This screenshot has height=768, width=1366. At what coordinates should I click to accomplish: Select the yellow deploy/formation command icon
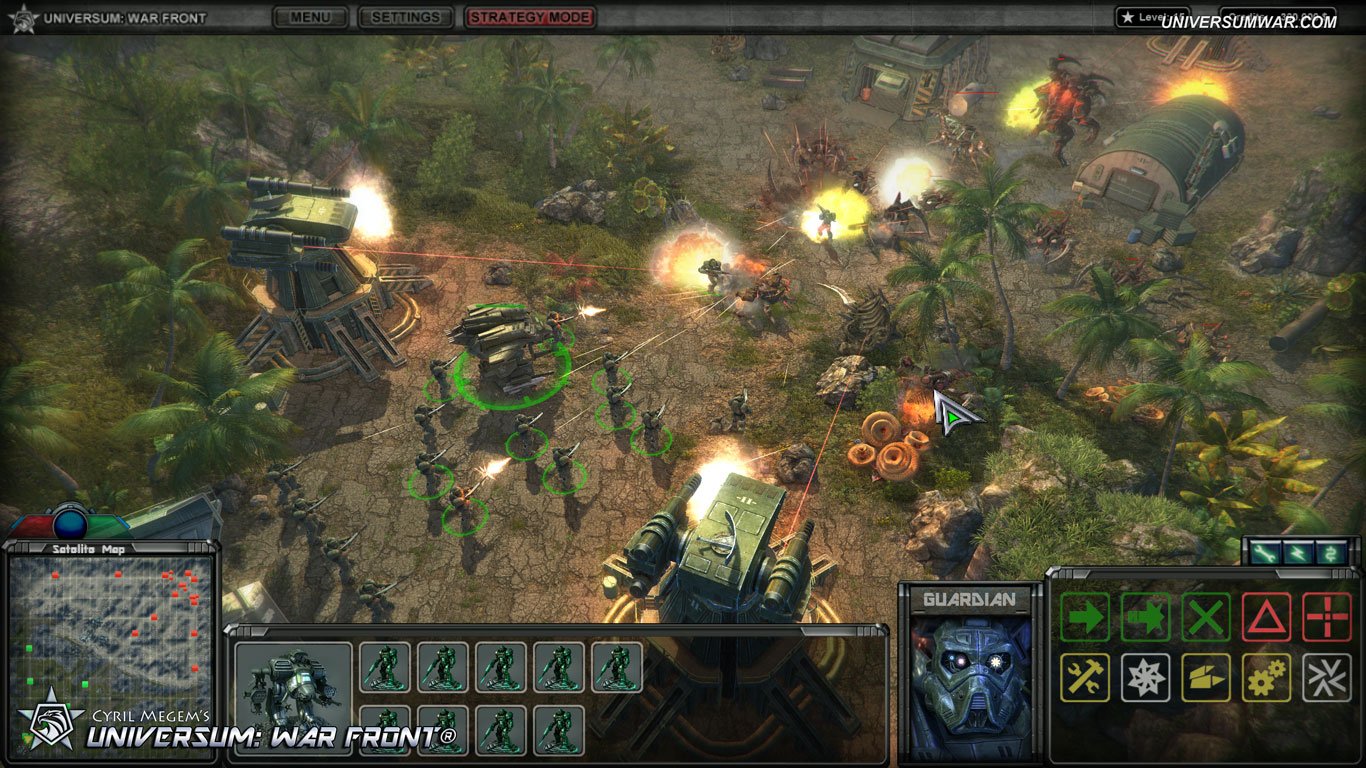point(1206,677)
